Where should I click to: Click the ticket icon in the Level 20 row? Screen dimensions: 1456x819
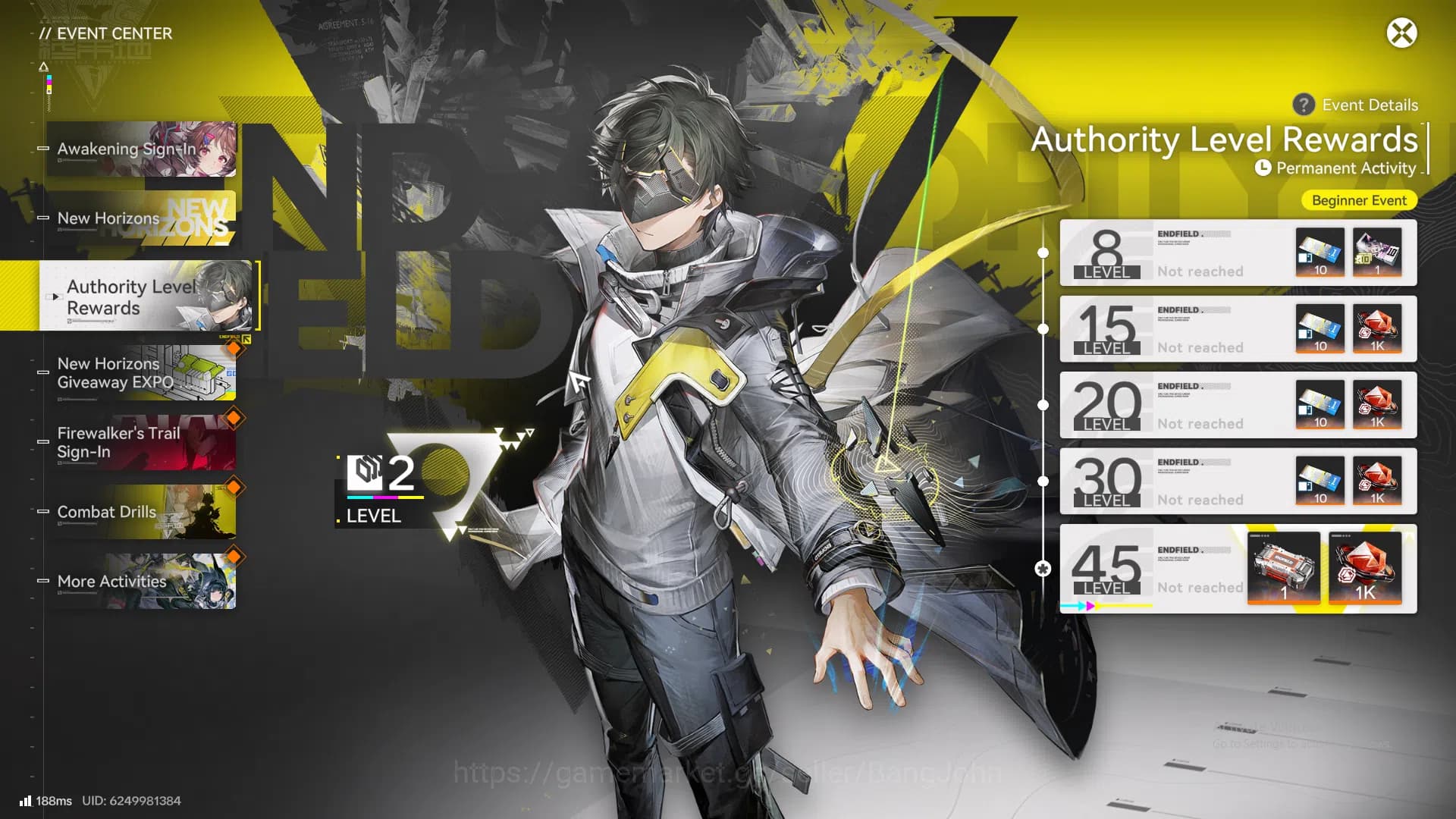point(1319,406)
